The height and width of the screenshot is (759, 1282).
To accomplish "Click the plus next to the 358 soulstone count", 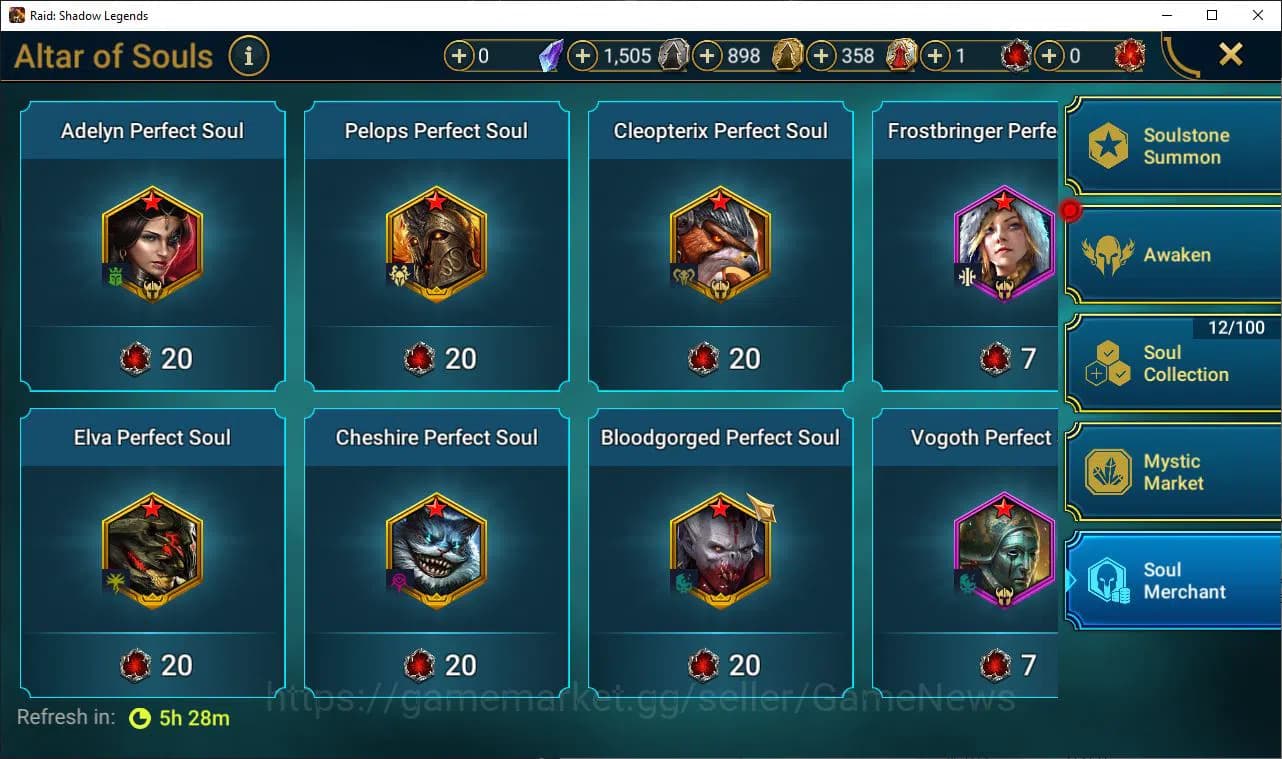I will [x=821, y=56].
